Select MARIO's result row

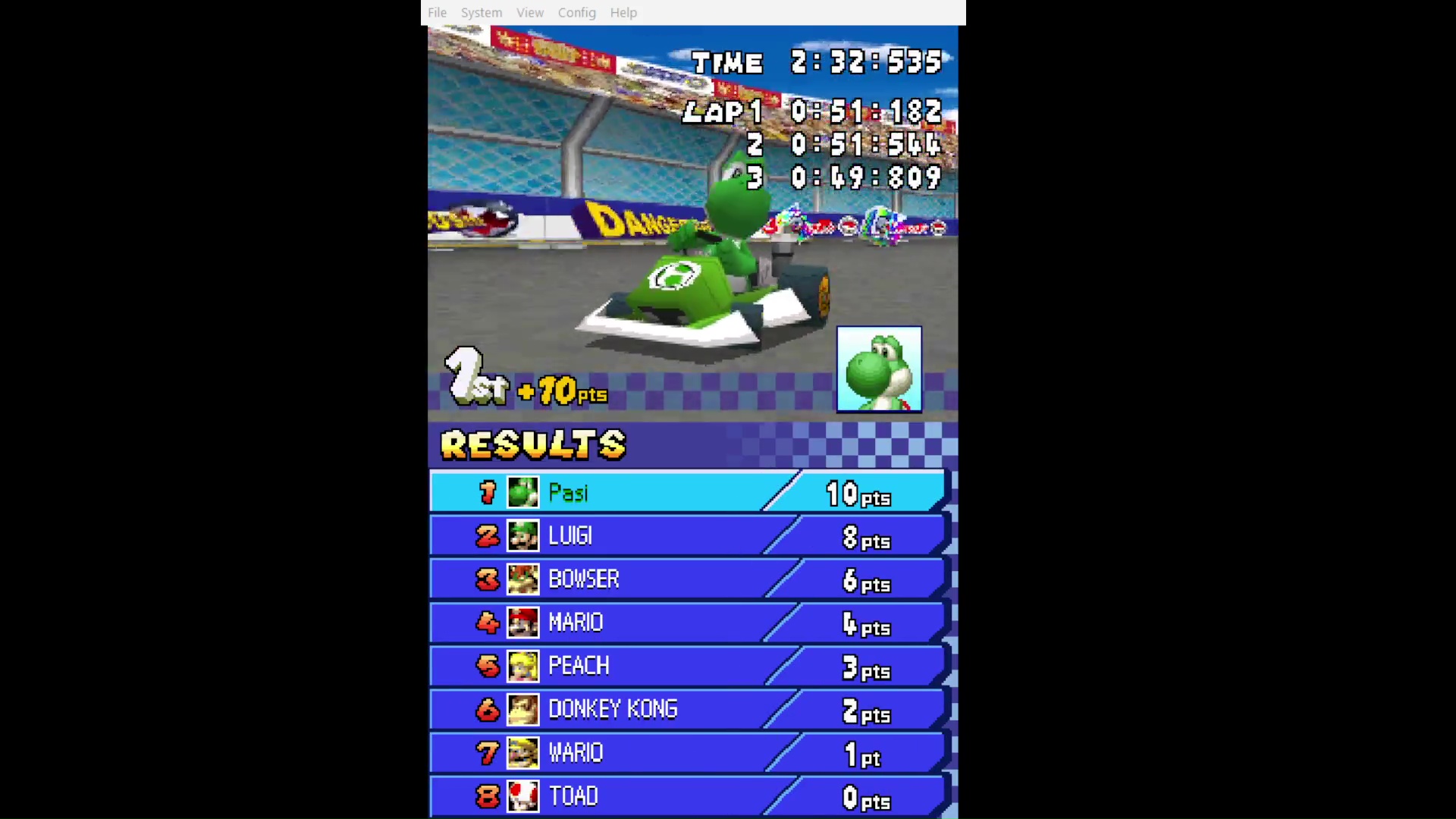687,623
